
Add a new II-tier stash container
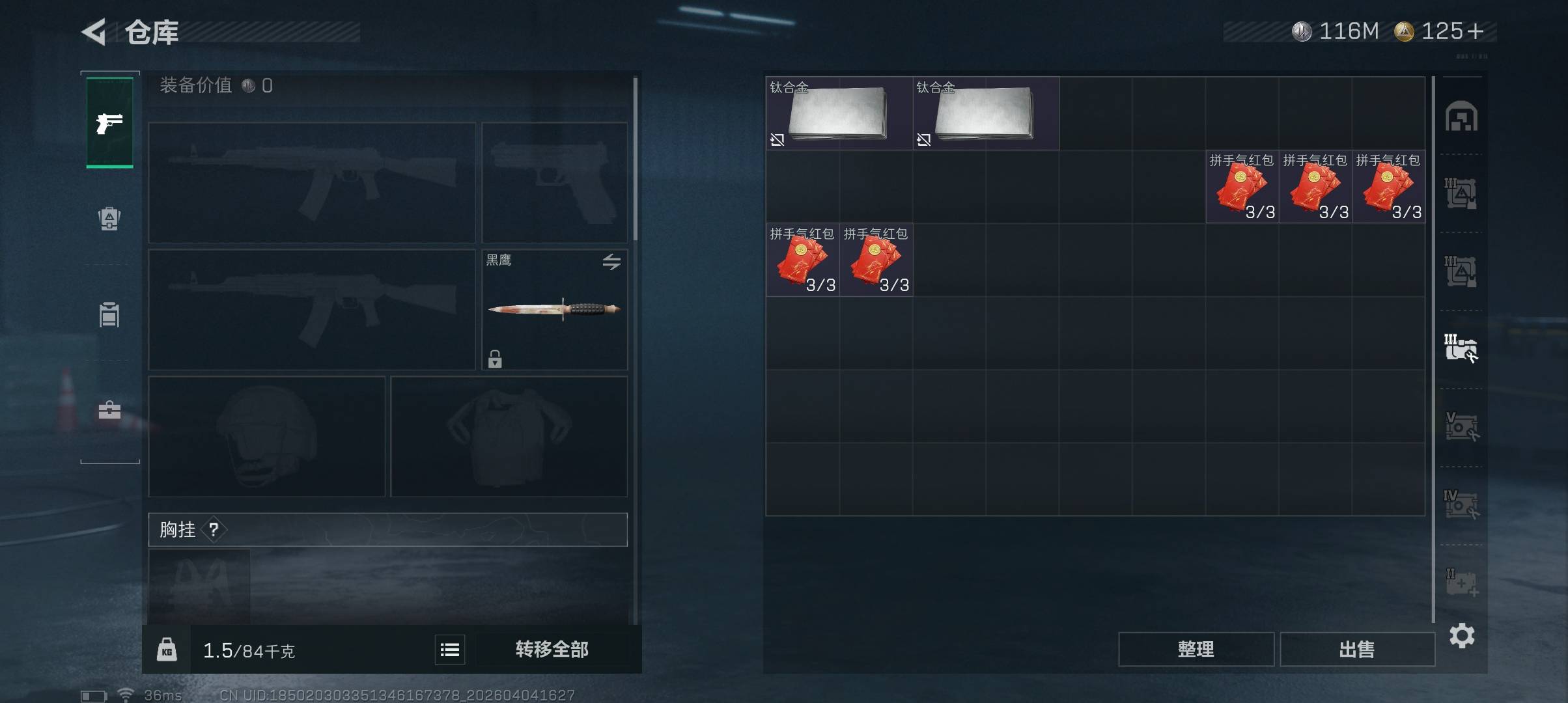pyautogui.click(x=1461, y=583)
